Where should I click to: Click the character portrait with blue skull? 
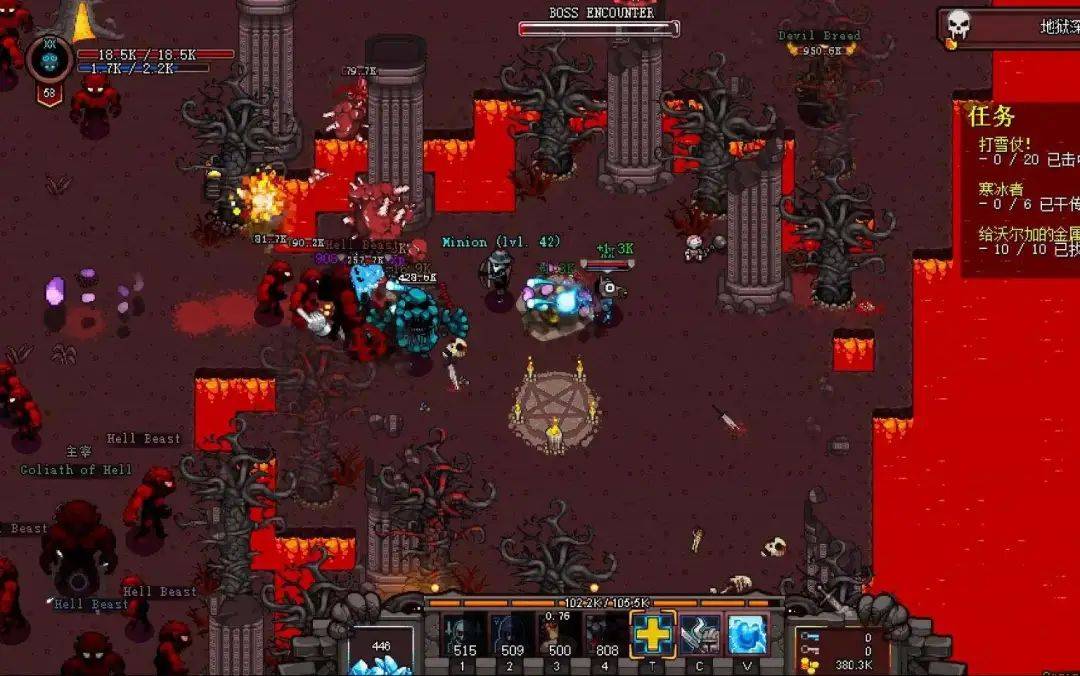click(x=49, y=59)
